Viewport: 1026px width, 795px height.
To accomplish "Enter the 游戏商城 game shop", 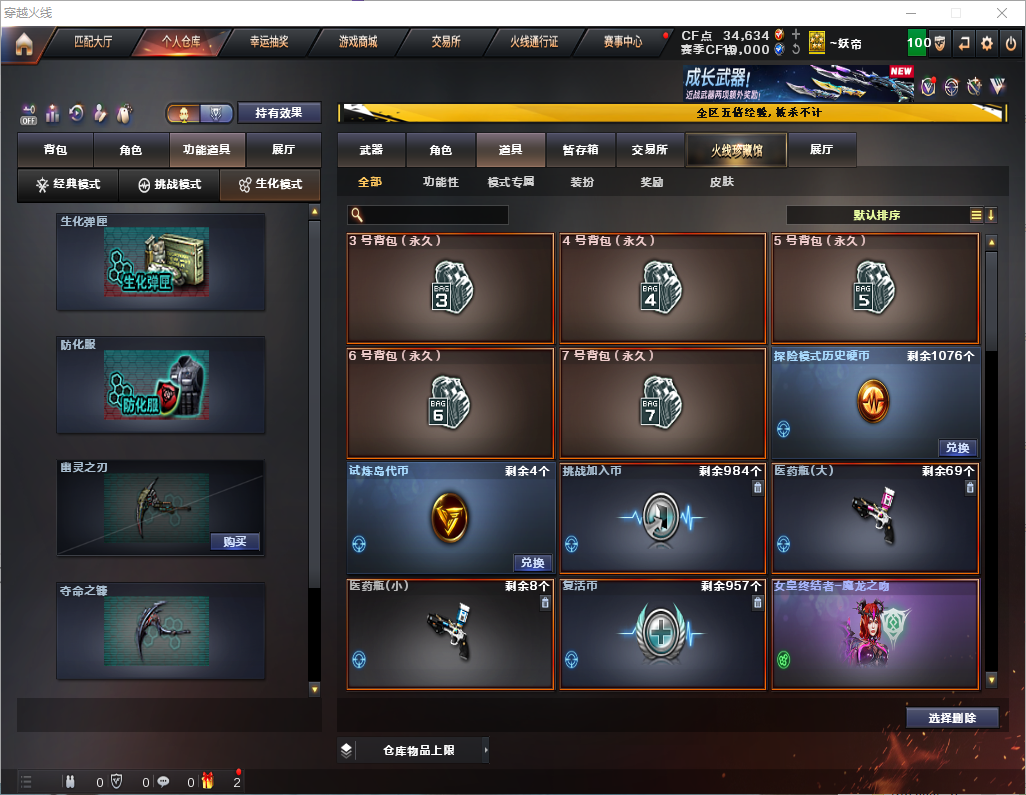I will click(x=358, y=42).
